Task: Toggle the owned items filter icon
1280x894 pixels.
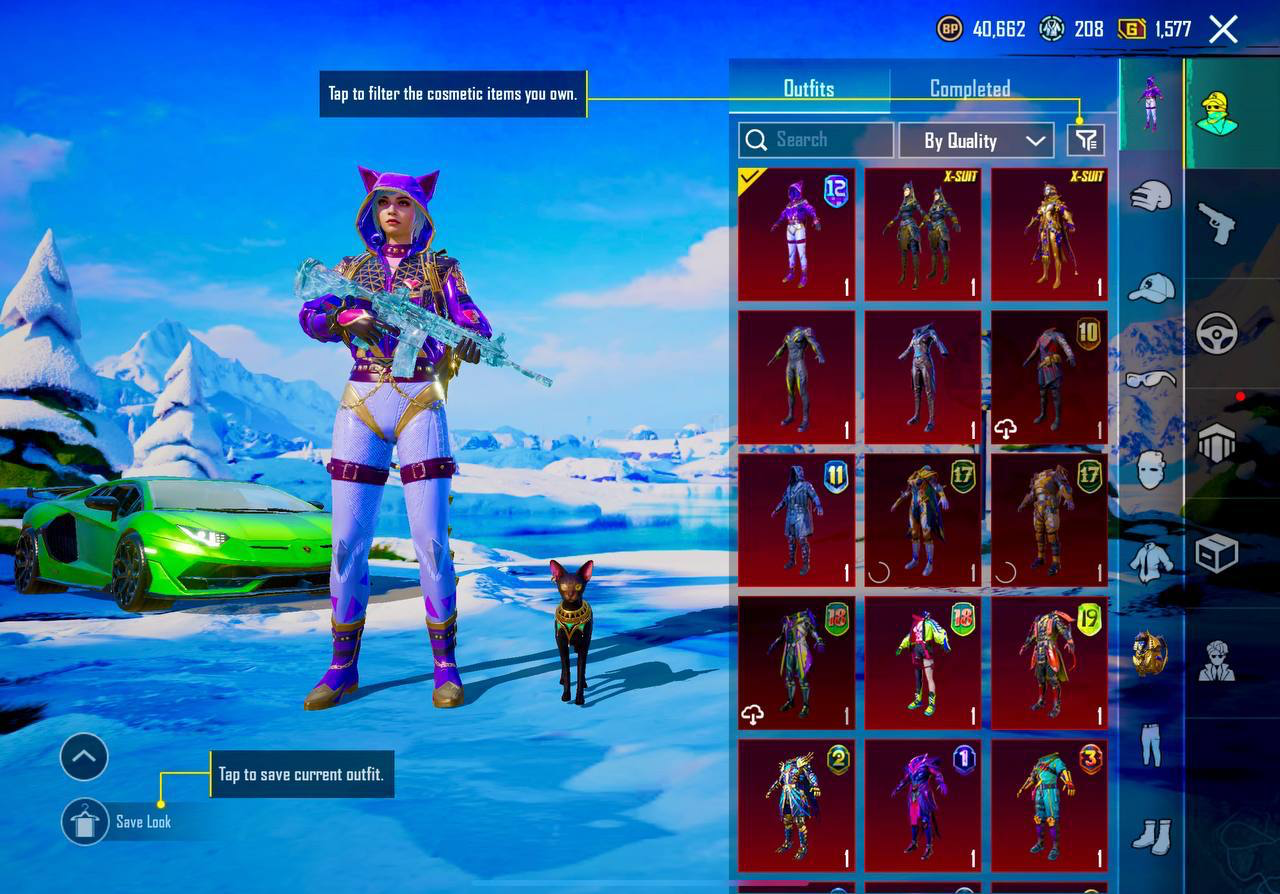Action: [x=1086, y=140]
